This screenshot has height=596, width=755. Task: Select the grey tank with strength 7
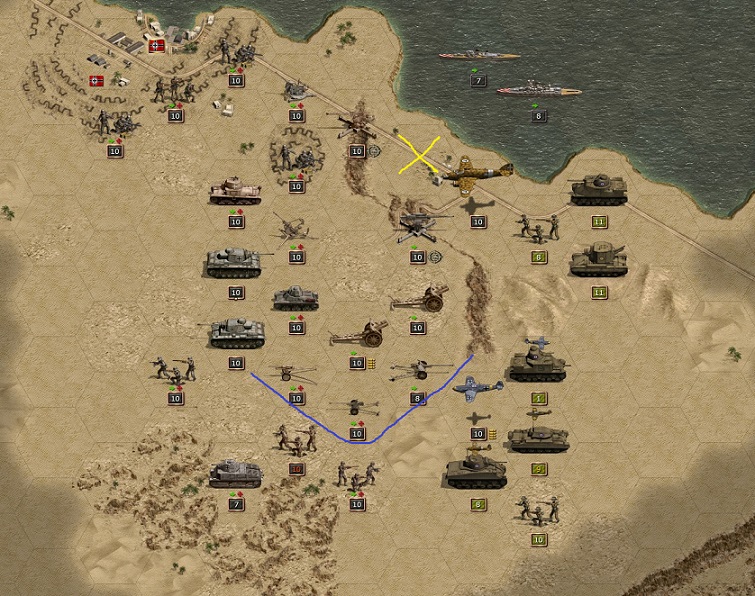pyautogui.click(x=236, y=473)
